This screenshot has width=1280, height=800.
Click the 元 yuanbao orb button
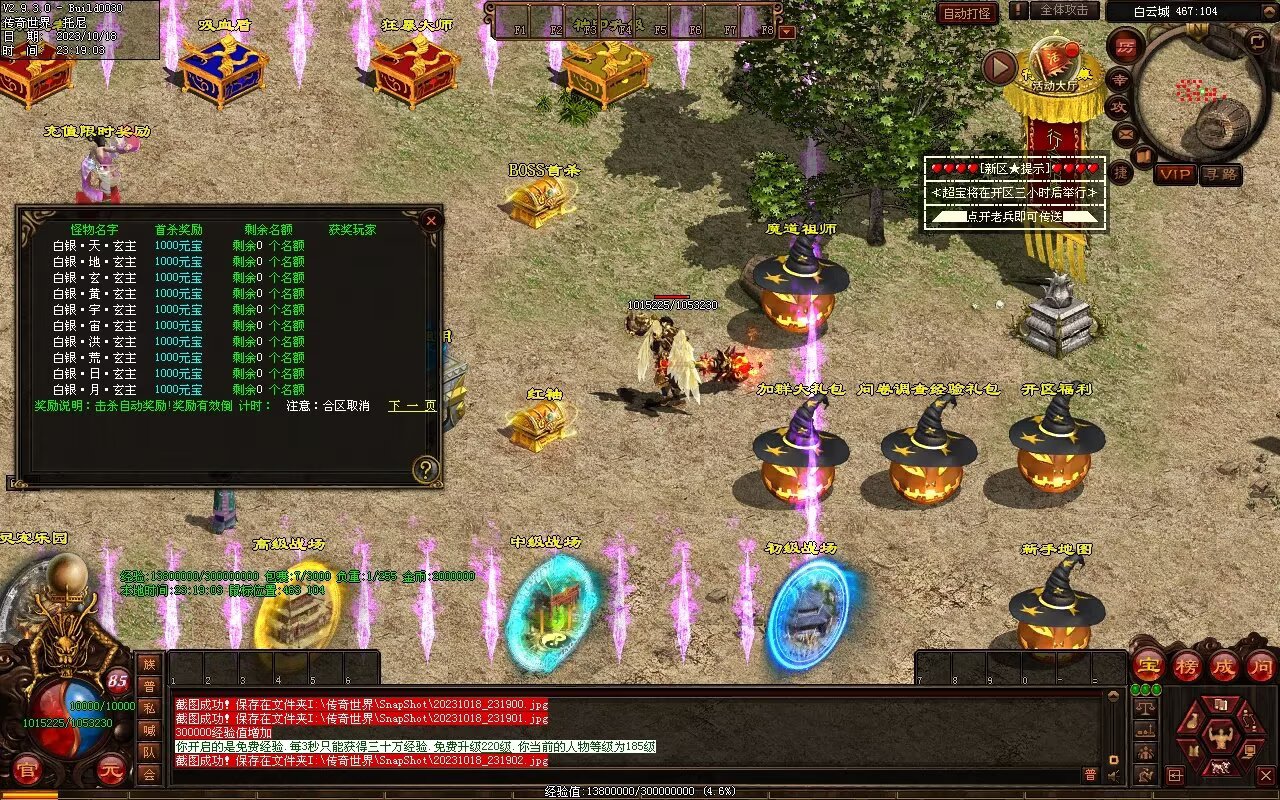coord(111,772)
